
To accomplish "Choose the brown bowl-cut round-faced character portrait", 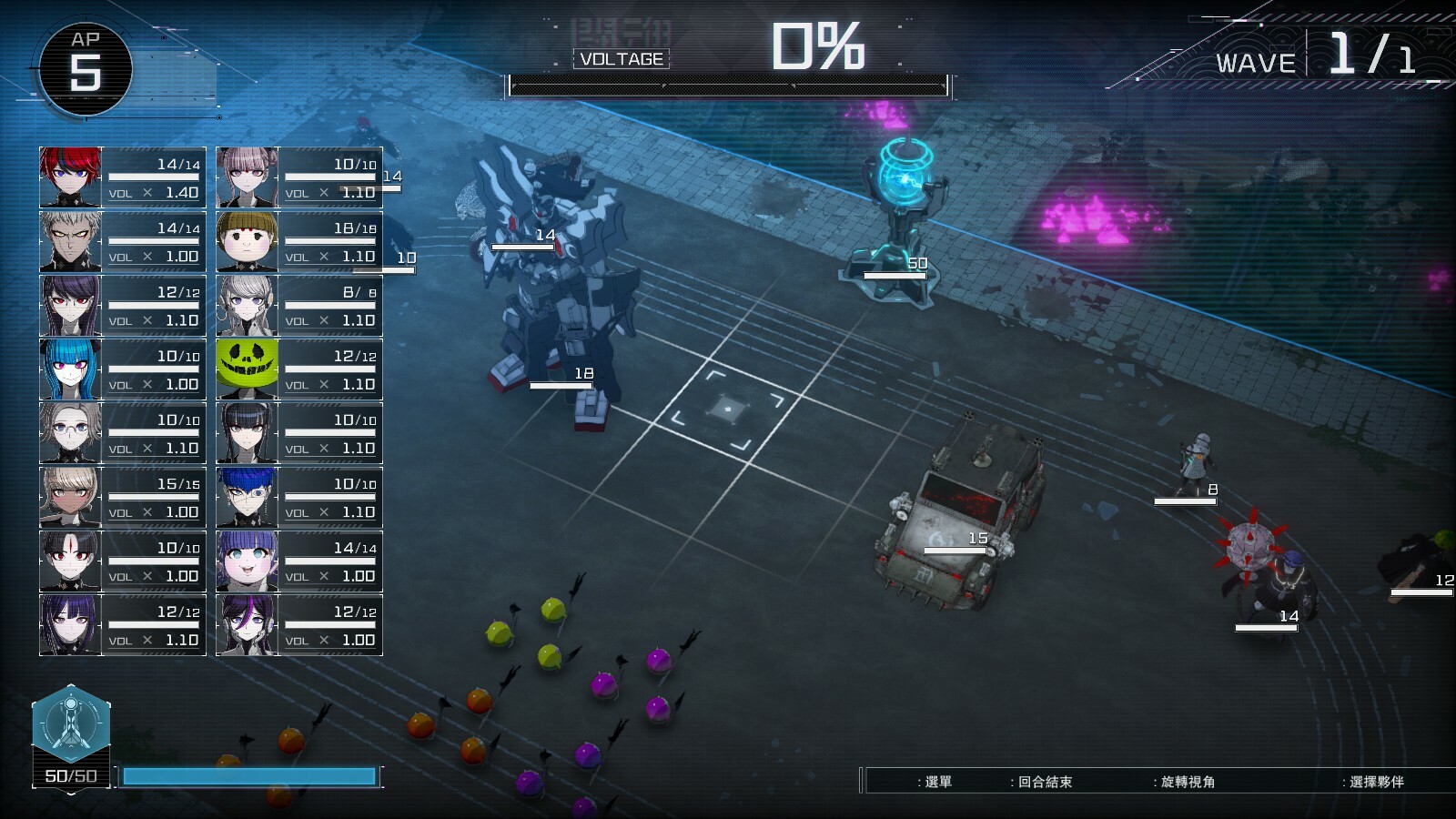I will point(248,241).
